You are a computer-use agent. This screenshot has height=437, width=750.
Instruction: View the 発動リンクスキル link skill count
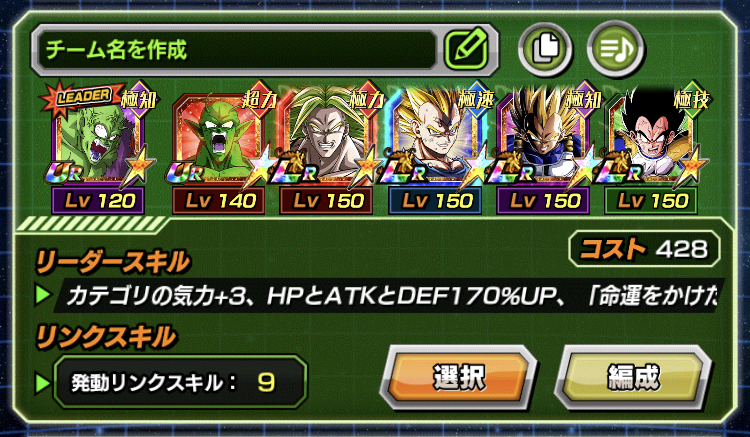[170, 381]
